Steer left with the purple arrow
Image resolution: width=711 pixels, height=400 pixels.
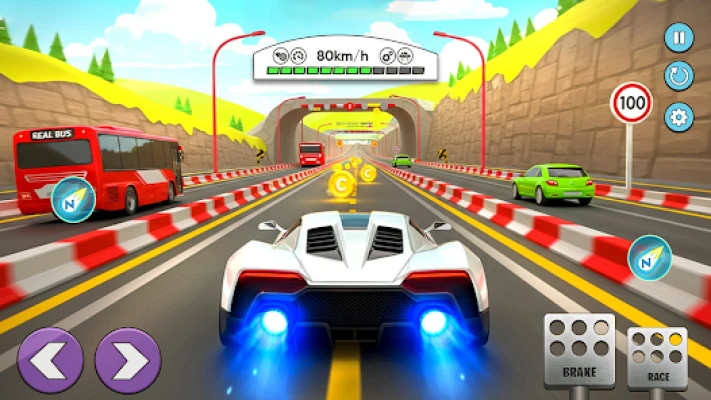50,360
